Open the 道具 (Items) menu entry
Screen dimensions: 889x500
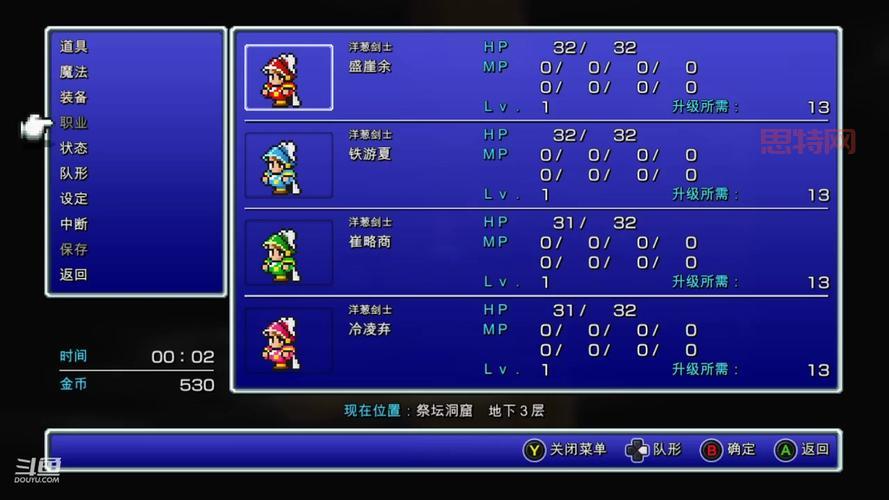click(74, 47)
